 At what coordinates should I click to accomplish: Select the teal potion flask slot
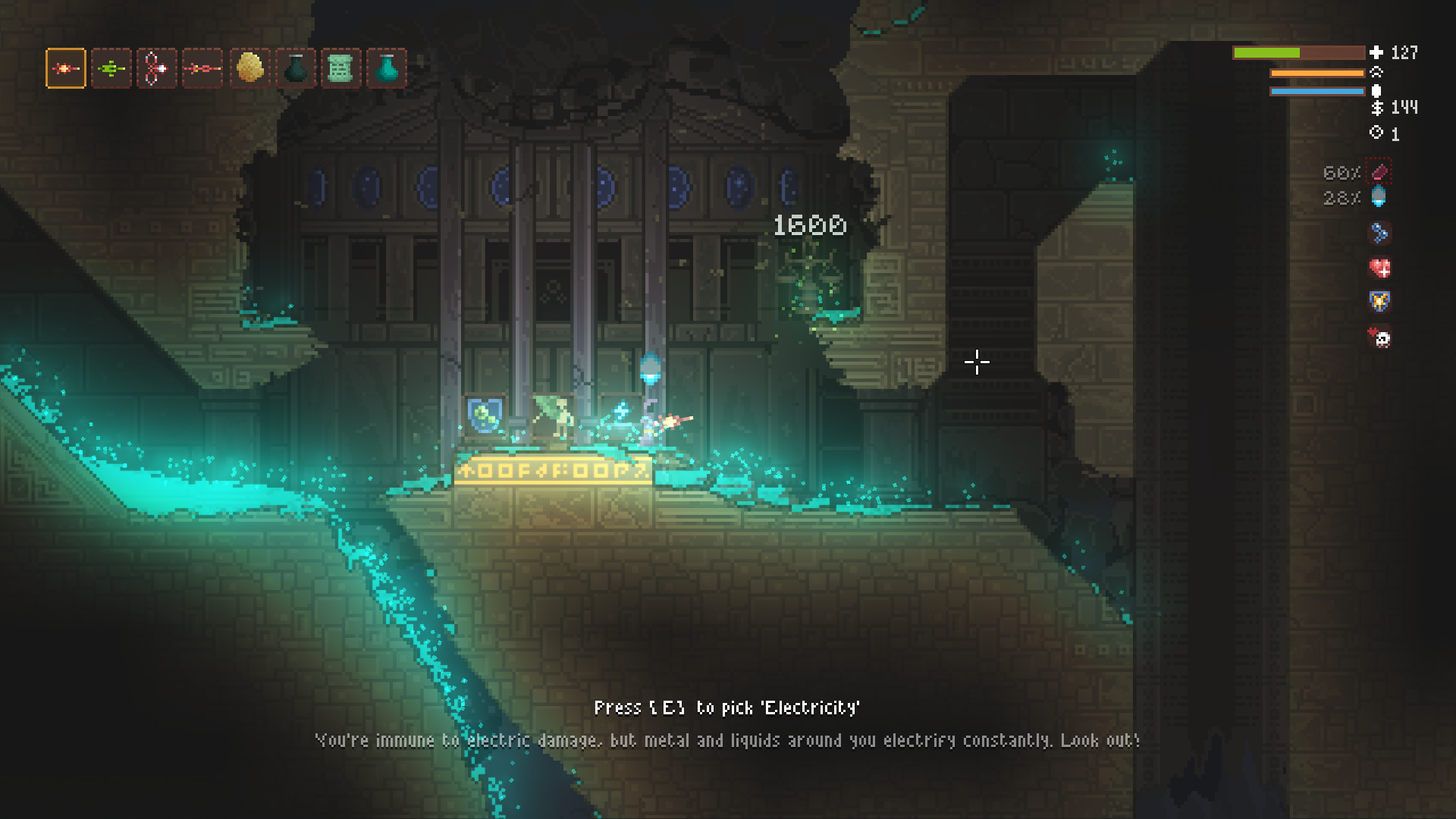click(387, 69)
